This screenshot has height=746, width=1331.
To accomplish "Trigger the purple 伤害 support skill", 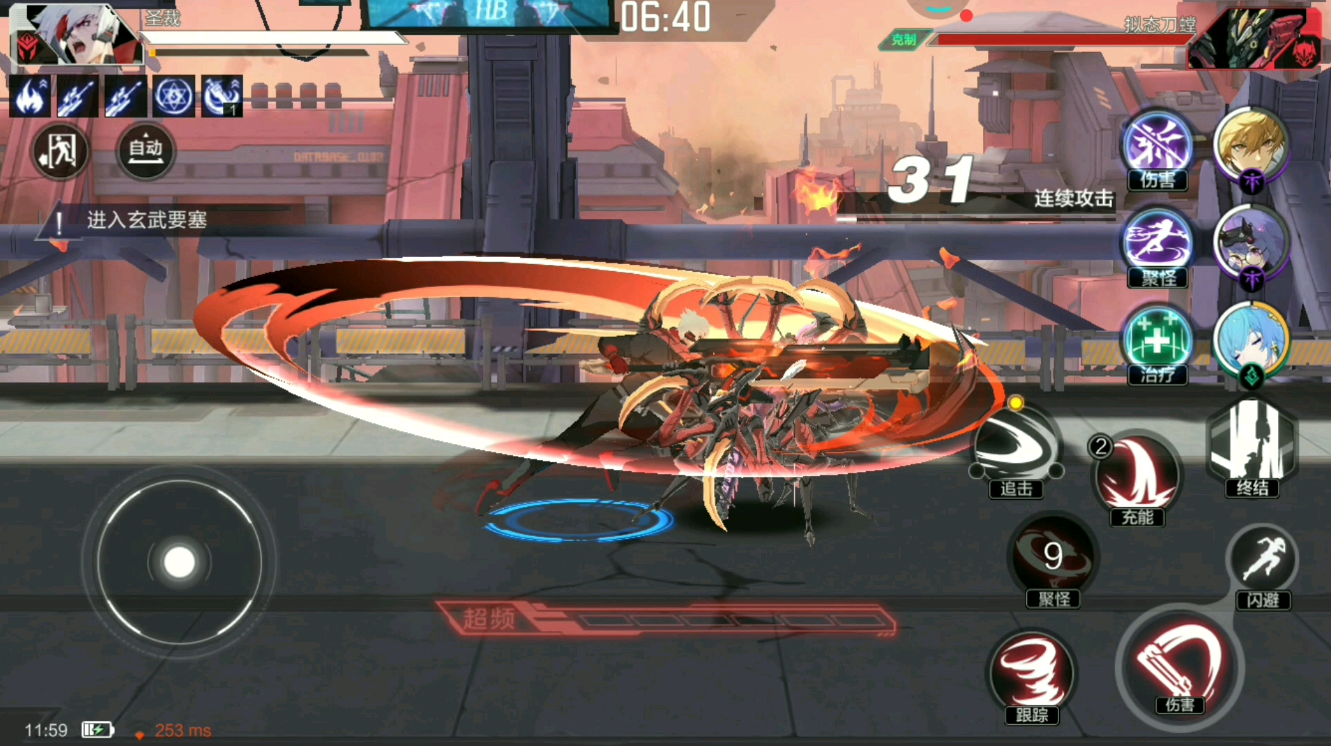I will click(x=1158, y=145).
